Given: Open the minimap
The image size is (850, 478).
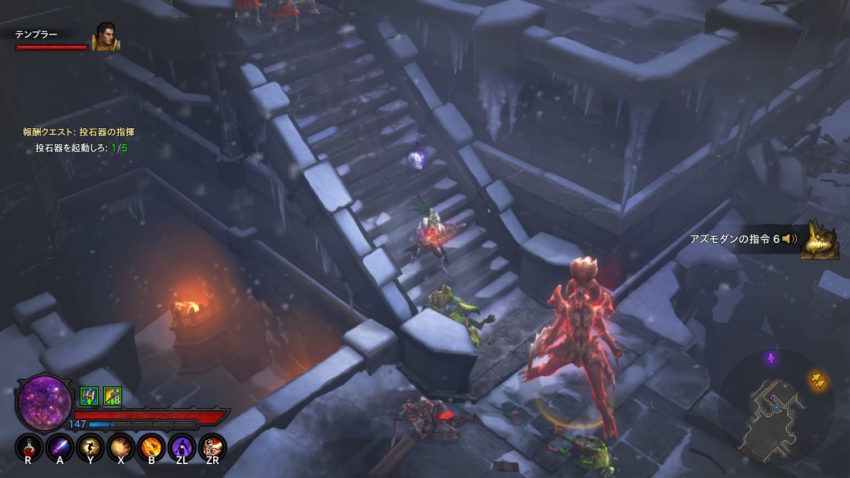Looking at the screenshot, I should coord(775,404).
